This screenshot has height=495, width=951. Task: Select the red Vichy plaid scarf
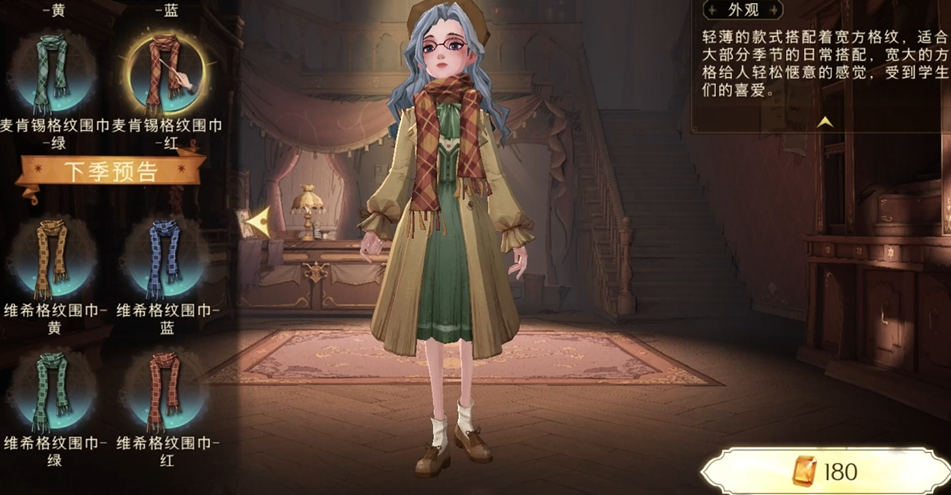[x=163, y=388]
